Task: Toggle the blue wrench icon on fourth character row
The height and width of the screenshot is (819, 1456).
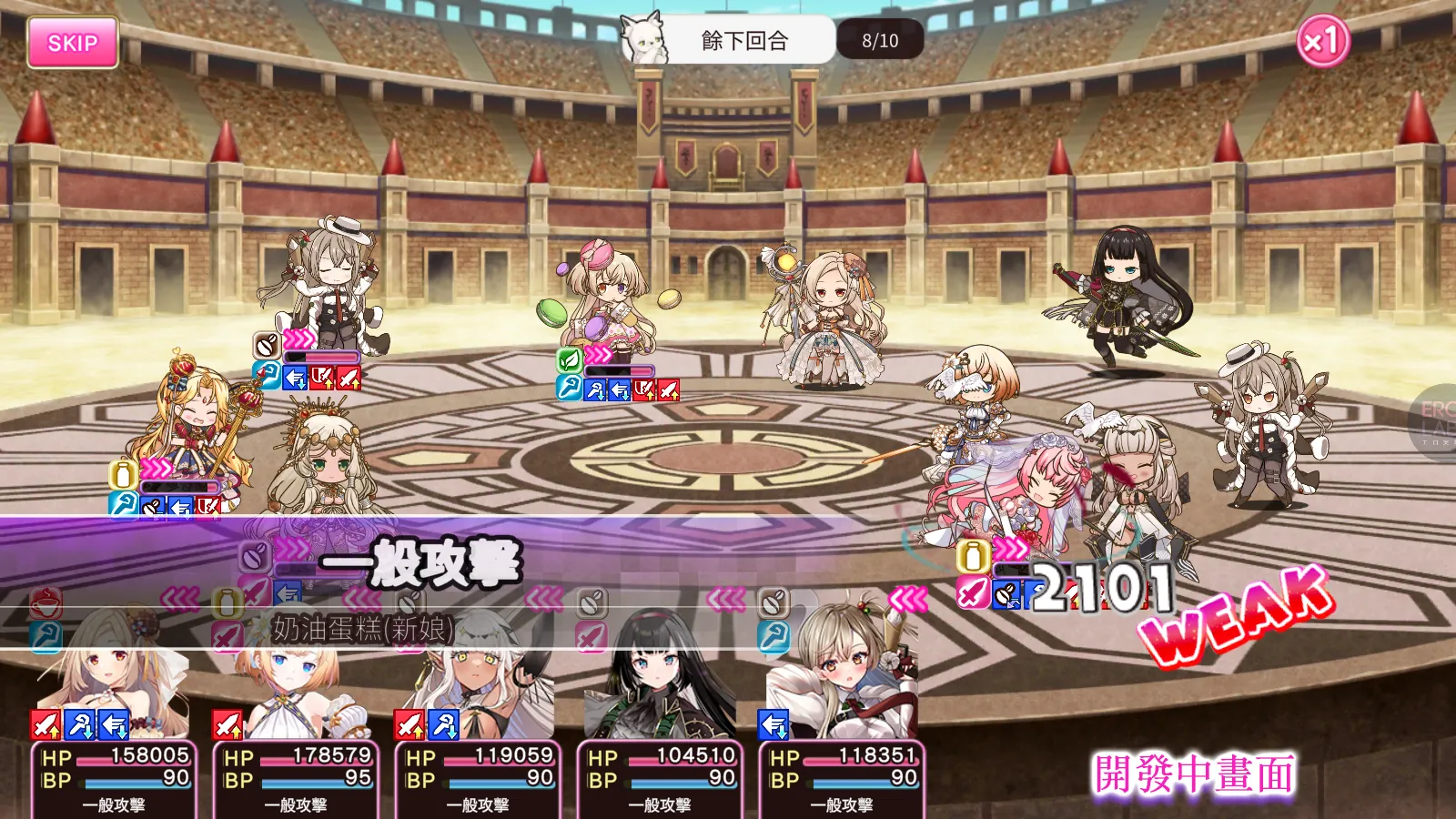Action: click(773, 636)
